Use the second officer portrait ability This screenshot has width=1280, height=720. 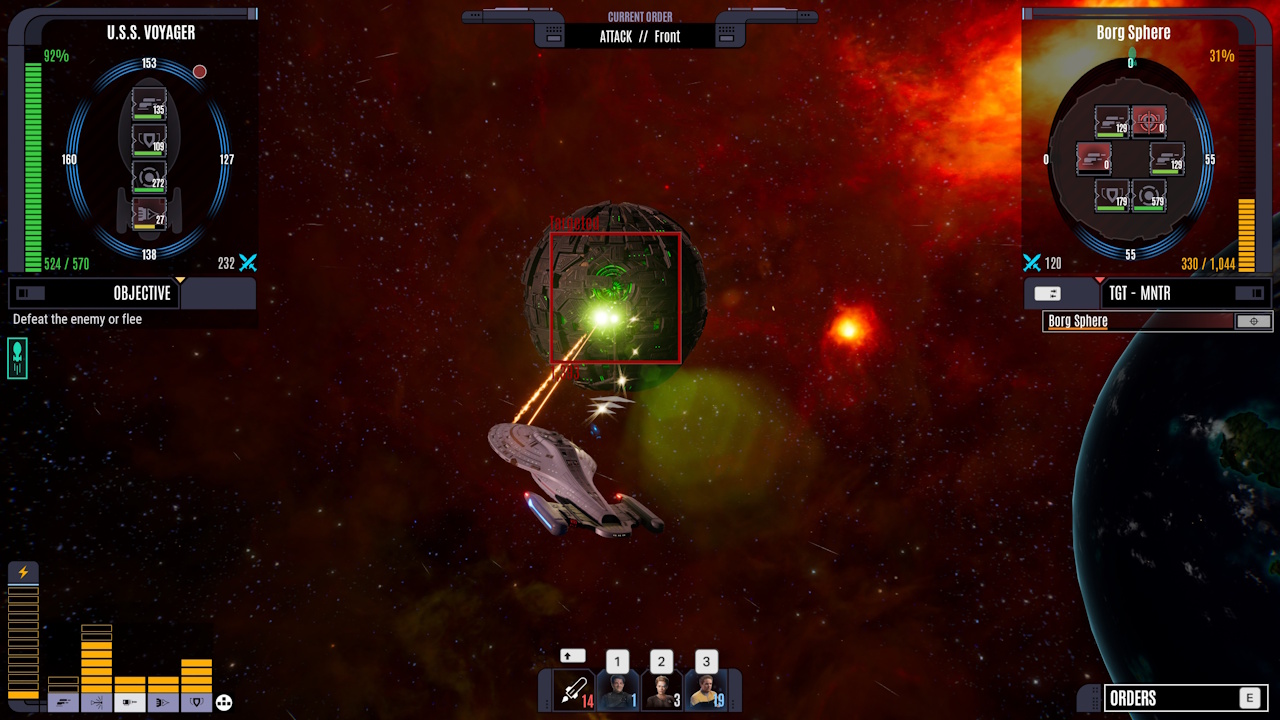coord(661,690)
